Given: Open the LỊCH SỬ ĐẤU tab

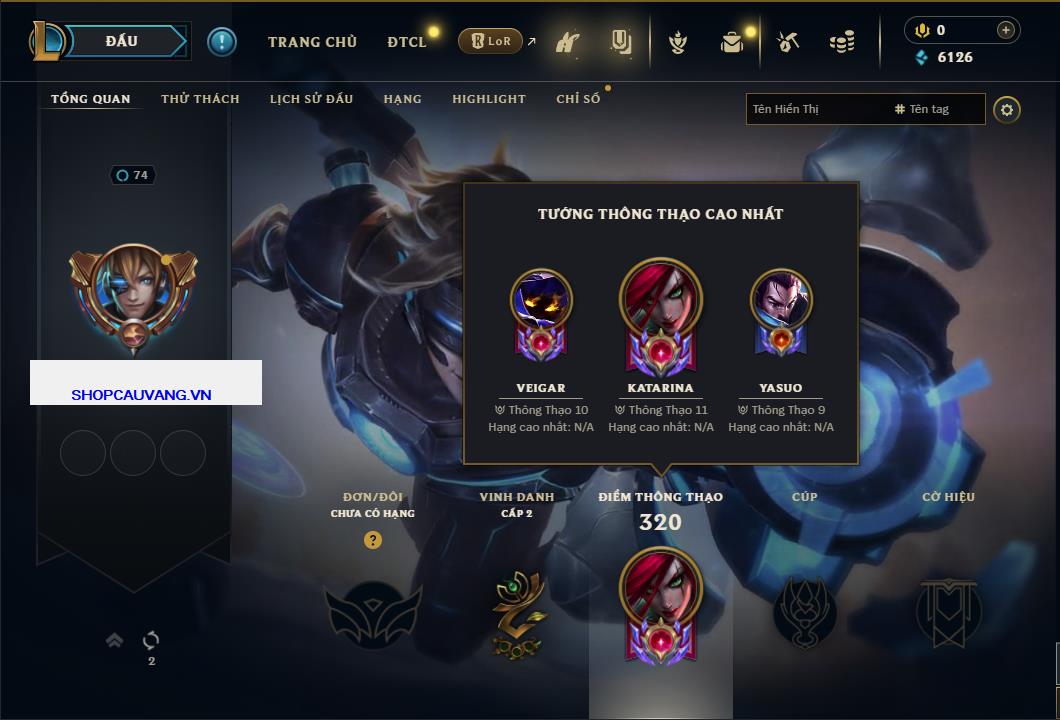Looking at the screenshot, I should [311, 99].
